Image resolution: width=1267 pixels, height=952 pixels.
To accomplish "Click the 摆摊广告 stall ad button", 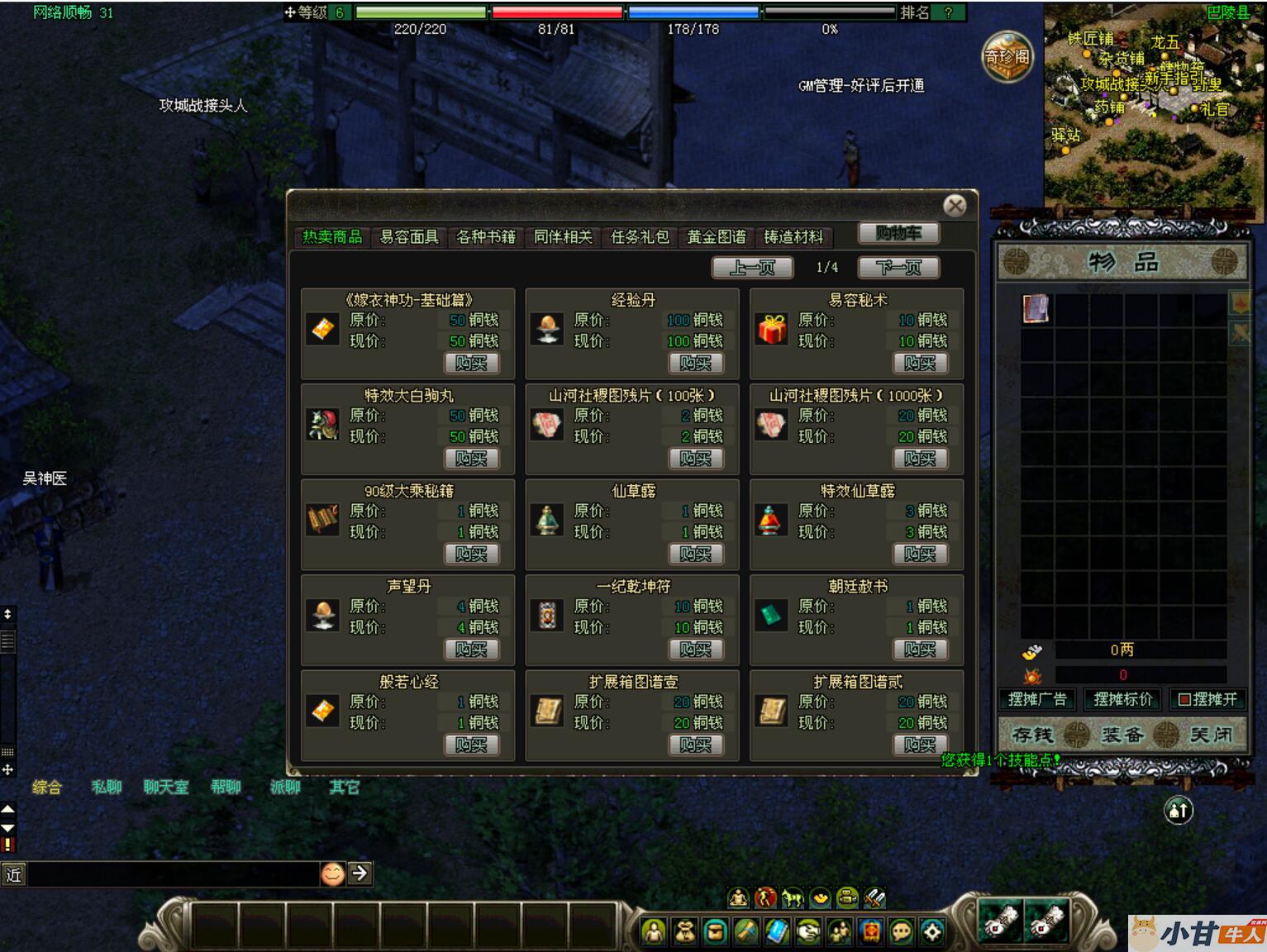I will coord(1037,699).
